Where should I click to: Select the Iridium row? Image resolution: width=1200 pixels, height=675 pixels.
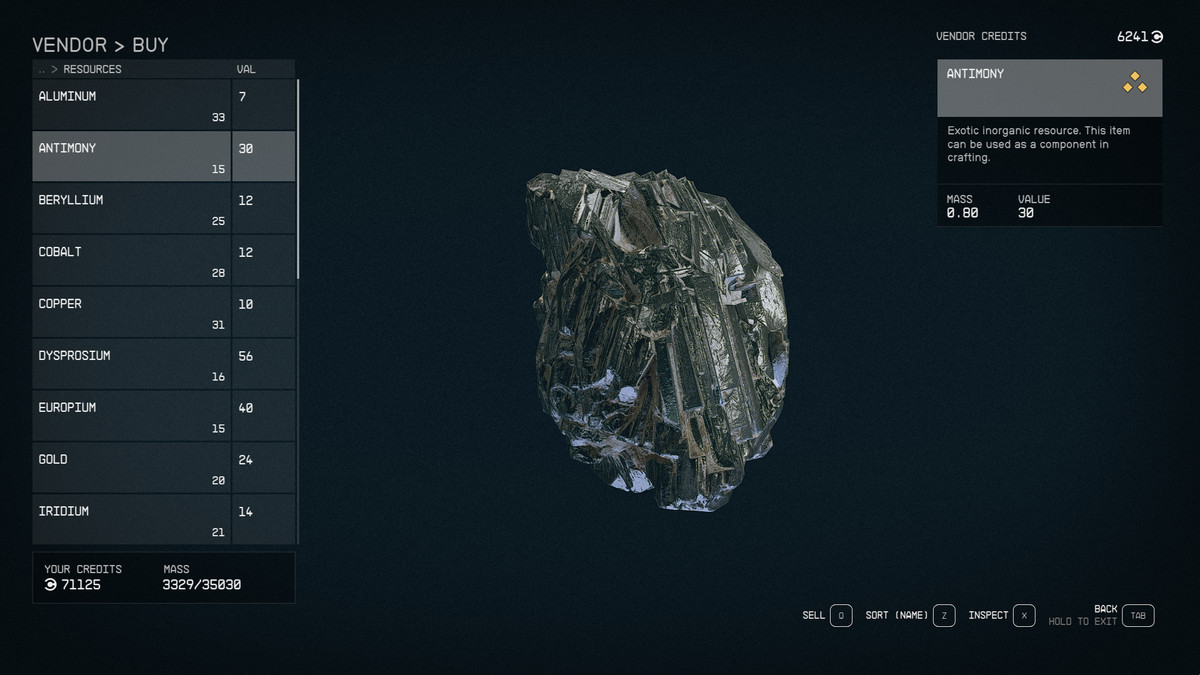(x=132, y=519)
